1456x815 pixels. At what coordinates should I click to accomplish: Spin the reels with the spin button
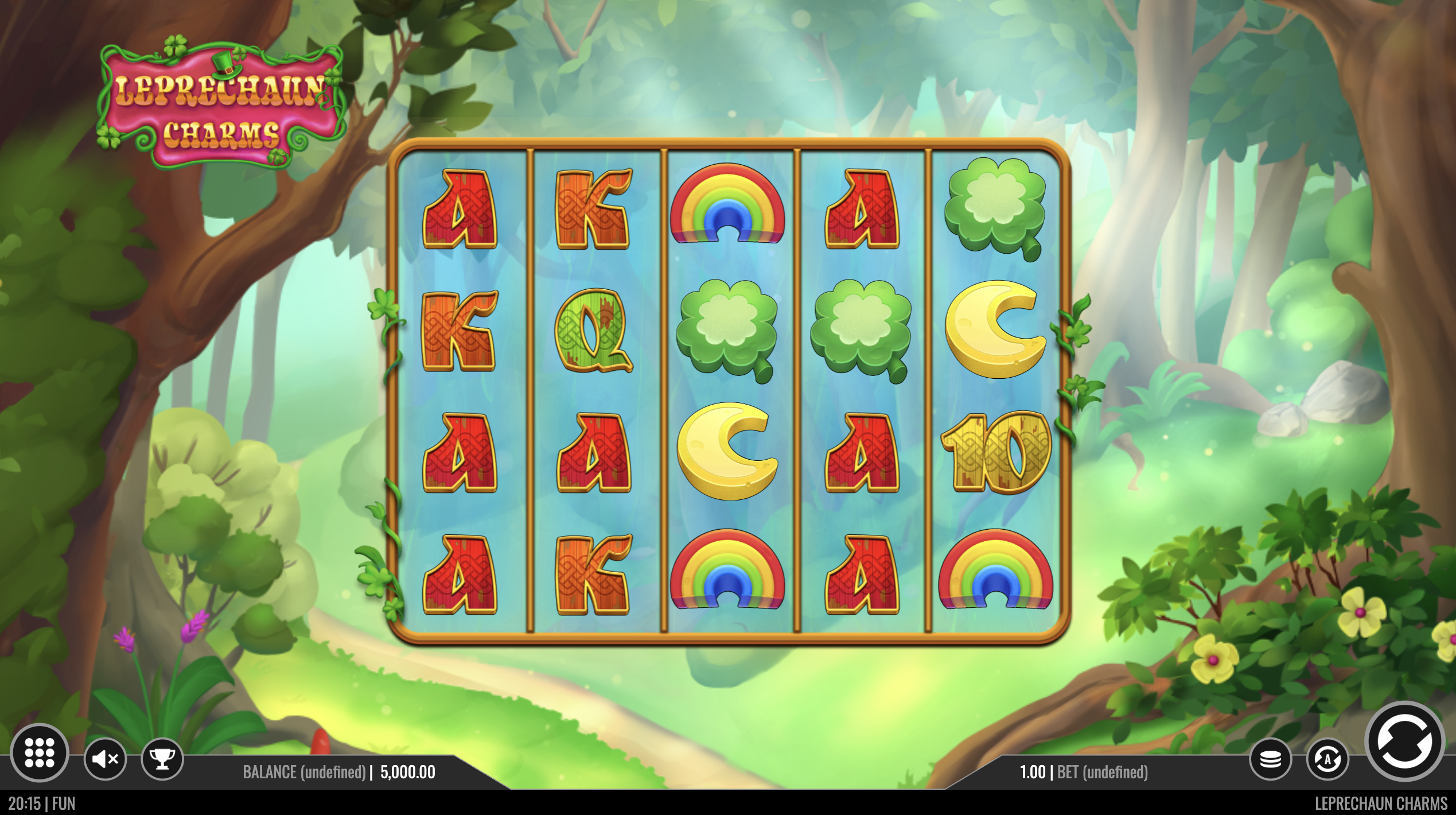[1404, 742]
